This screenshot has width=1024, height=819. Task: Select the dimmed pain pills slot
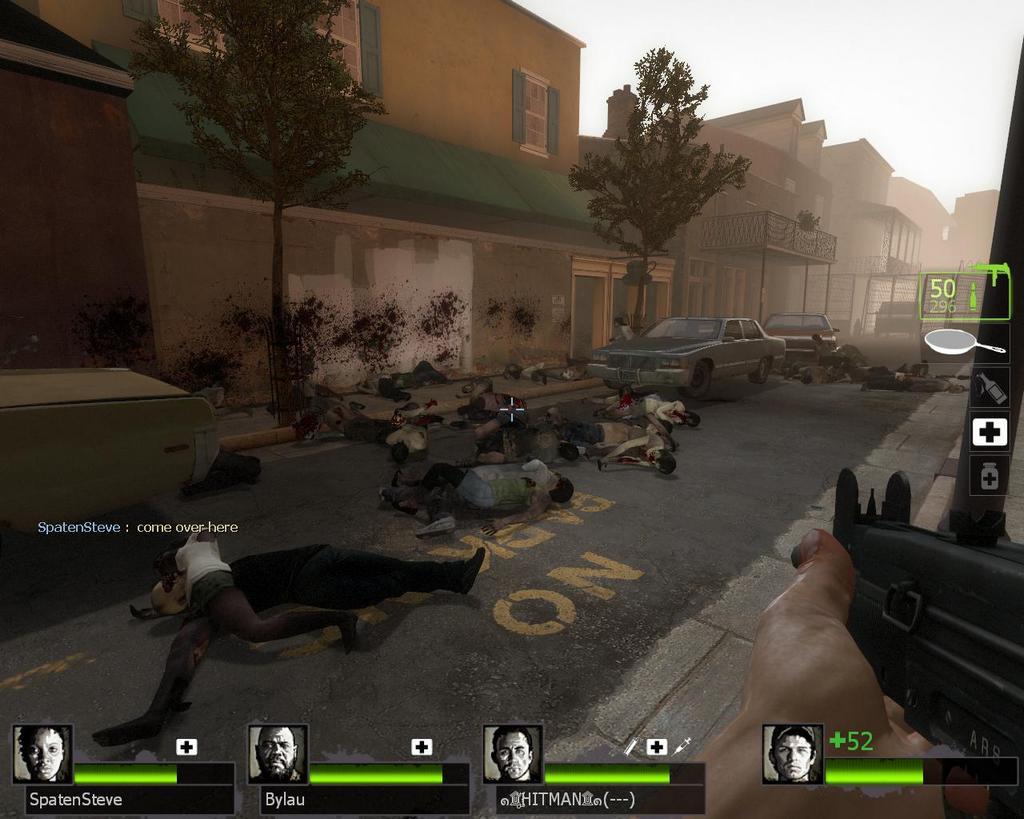[x=989, y=475]
